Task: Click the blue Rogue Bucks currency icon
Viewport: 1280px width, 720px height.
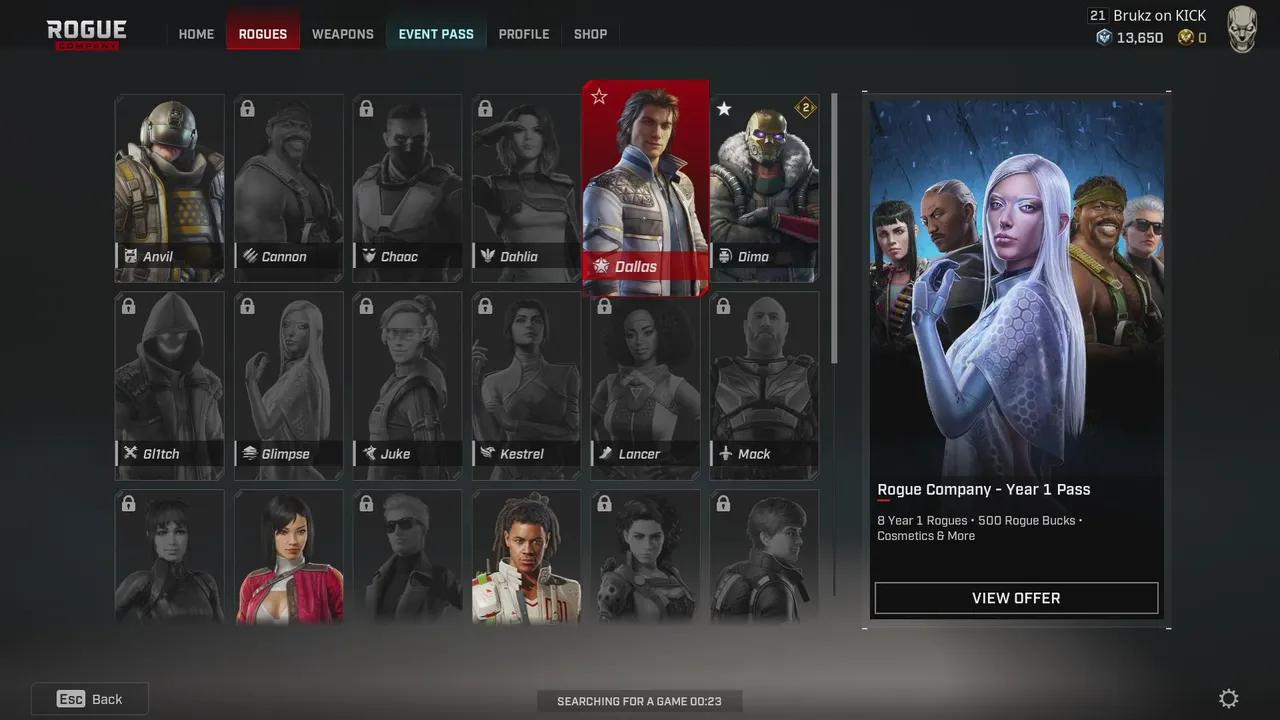Action: click(x=1104, y=38)
